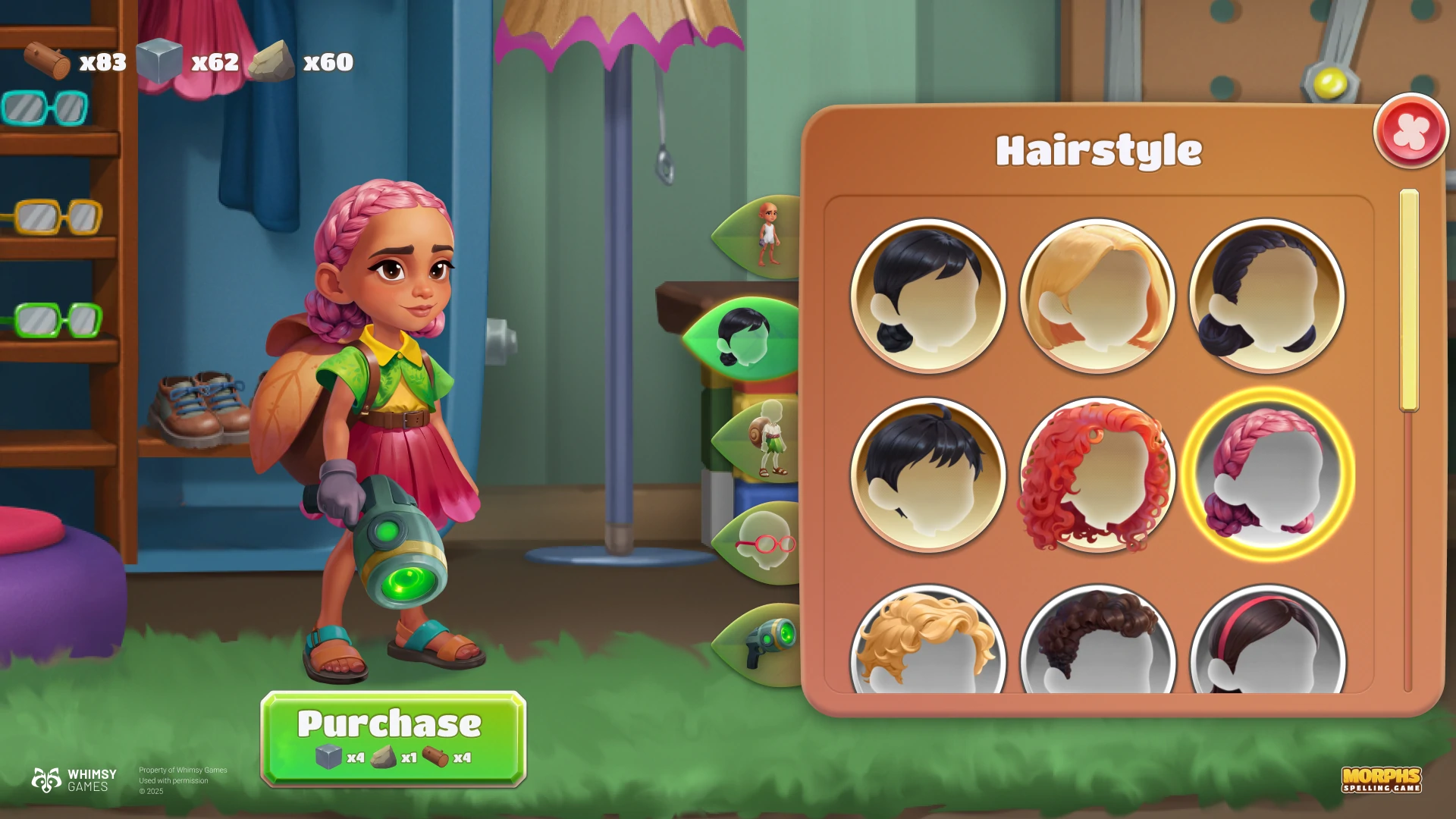
Task: Choose the wavy blonde short hairstyle
Action: tap(928, 645)
